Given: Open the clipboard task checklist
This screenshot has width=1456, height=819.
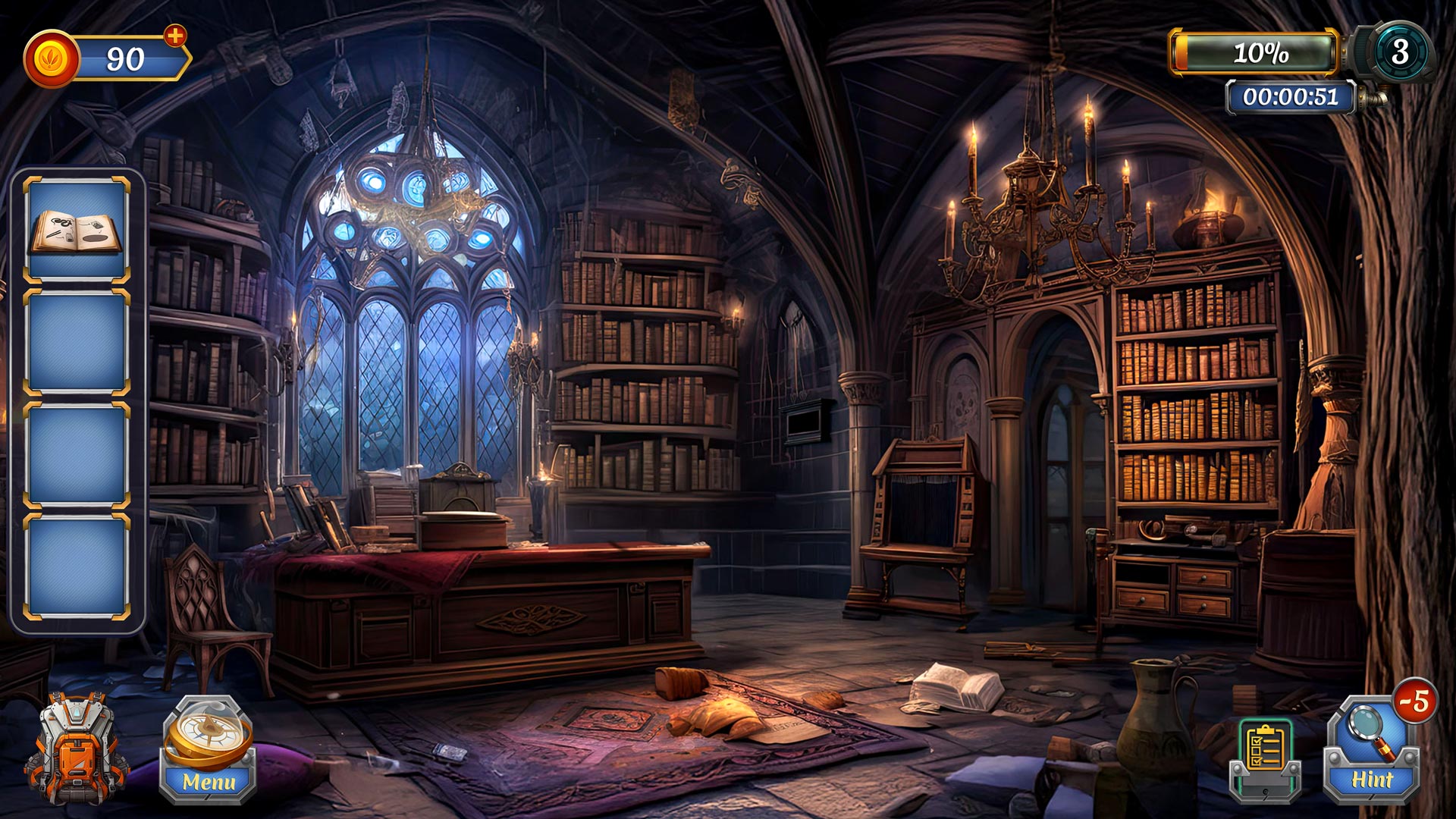Looking at the screenshot, I should (1265, 757).
